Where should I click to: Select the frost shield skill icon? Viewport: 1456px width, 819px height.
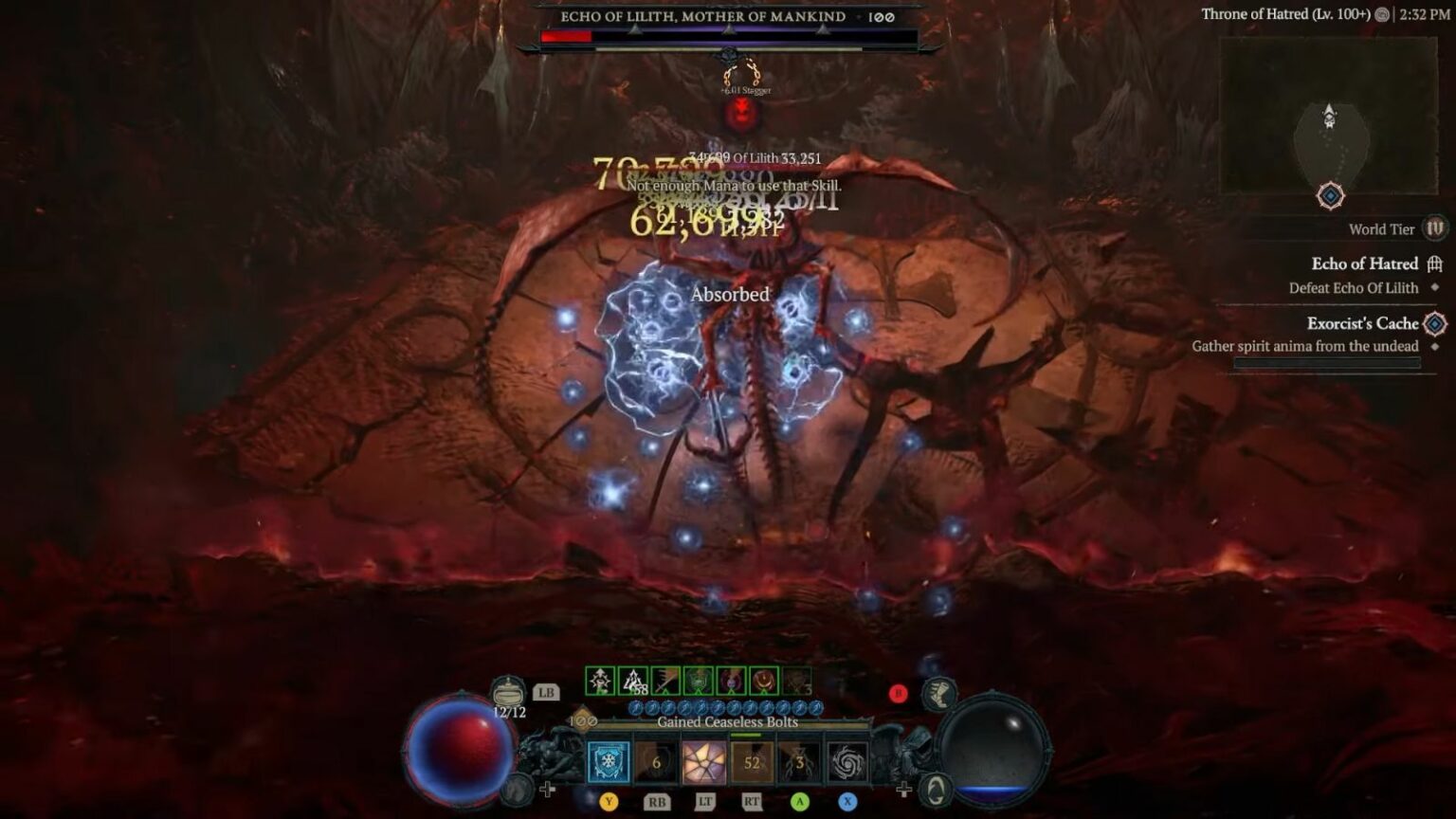pos(607,759)
